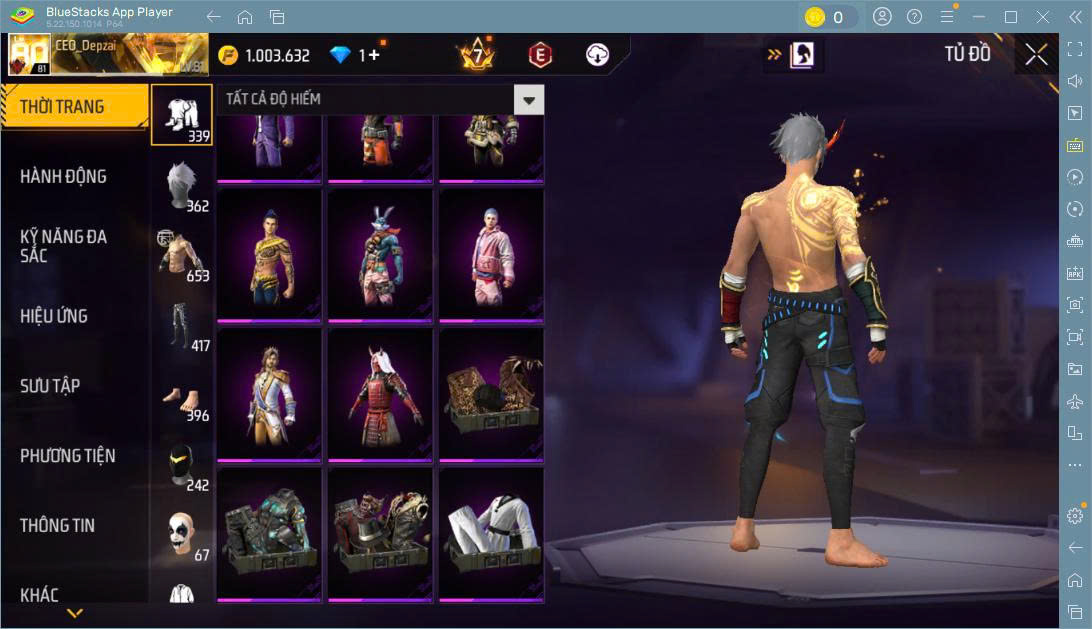Screen dimensions: 1092x629
Task: Add diamonds with the plus button
Action: pos(374,56)
